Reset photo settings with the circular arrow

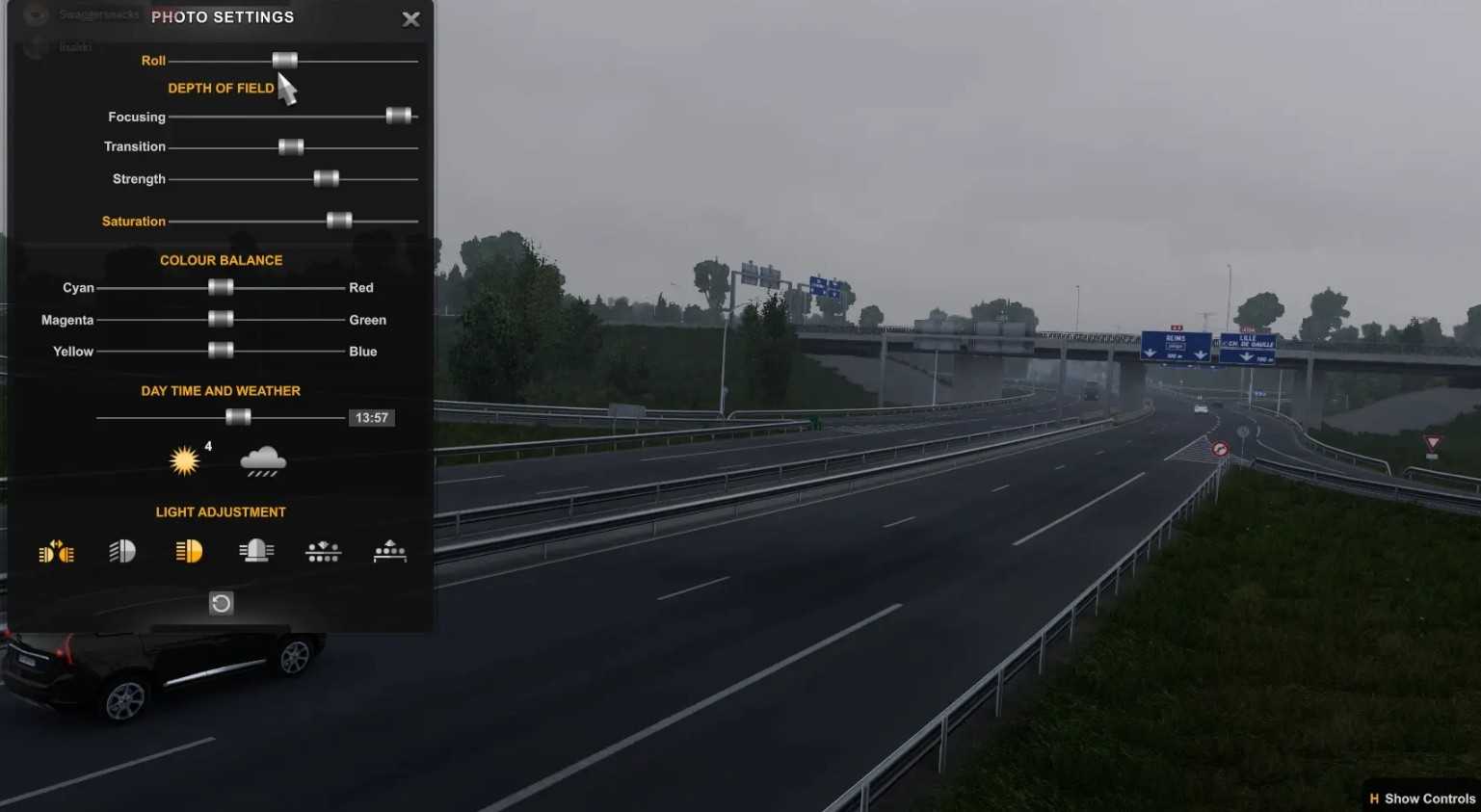(x=221, y=603)
